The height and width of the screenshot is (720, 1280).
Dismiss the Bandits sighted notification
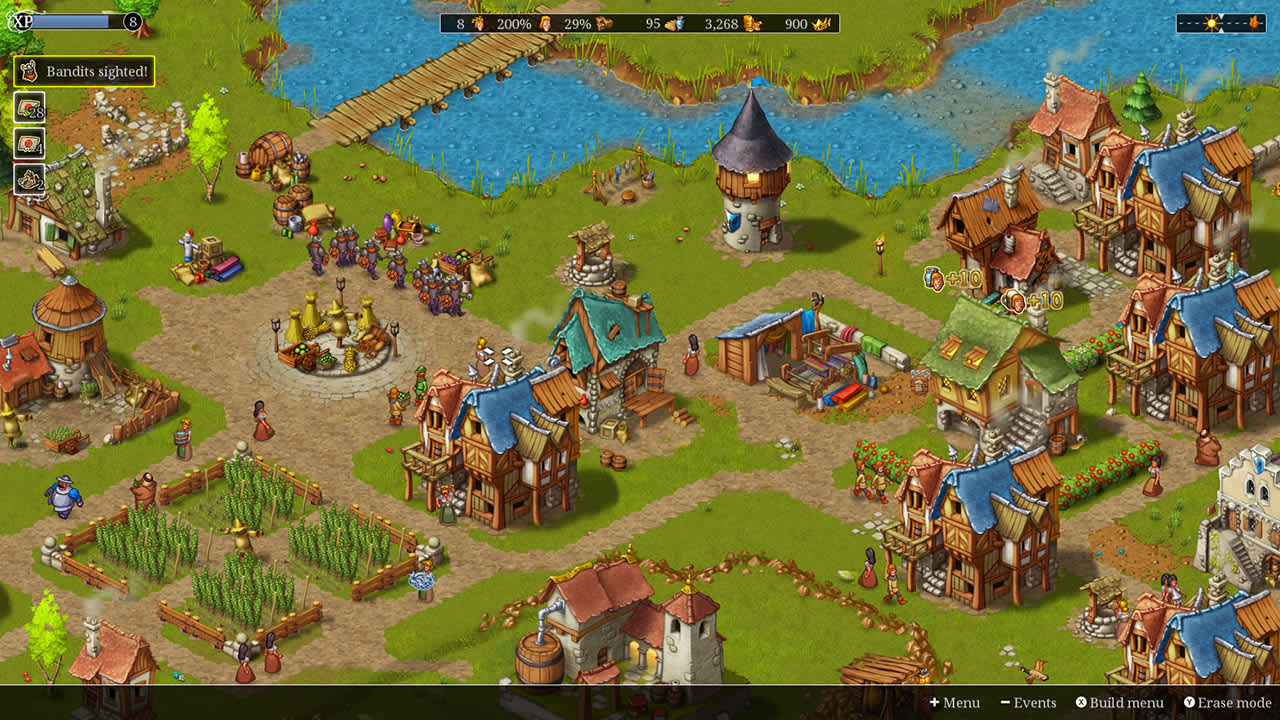(x=97, y=71)
